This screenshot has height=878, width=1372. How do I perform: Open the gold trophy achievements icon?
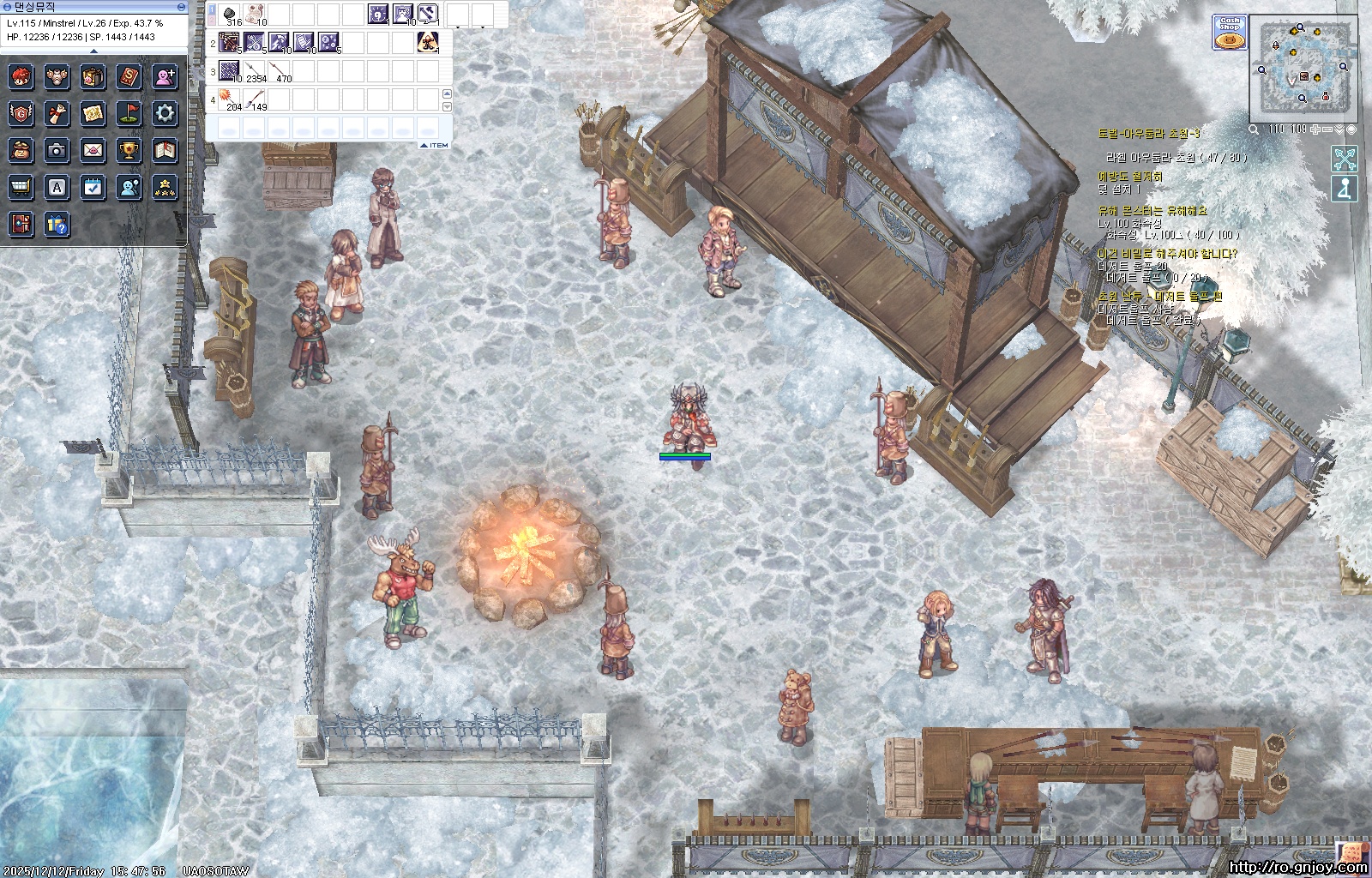[x=129, y=150]
